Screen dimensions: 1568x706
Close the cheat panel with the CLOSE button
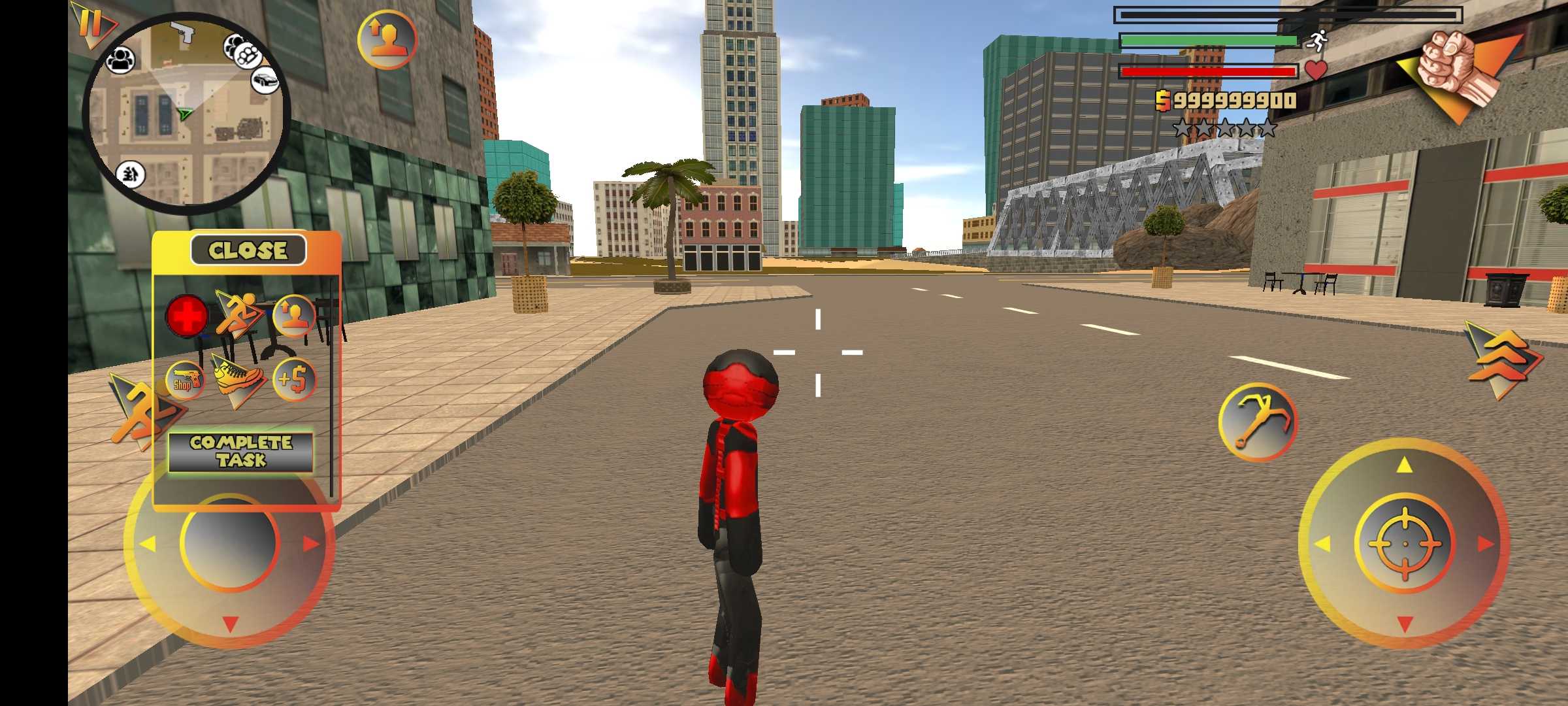(x=248, y=250)
